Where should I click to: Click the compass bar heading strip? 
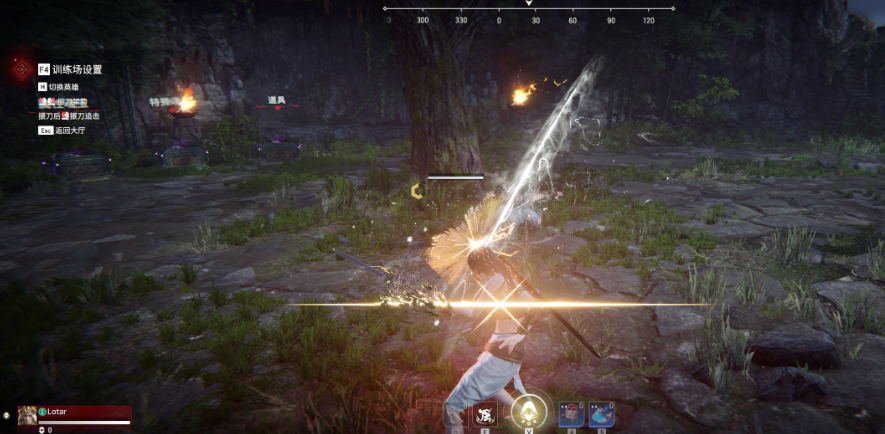tap(528, 9)
